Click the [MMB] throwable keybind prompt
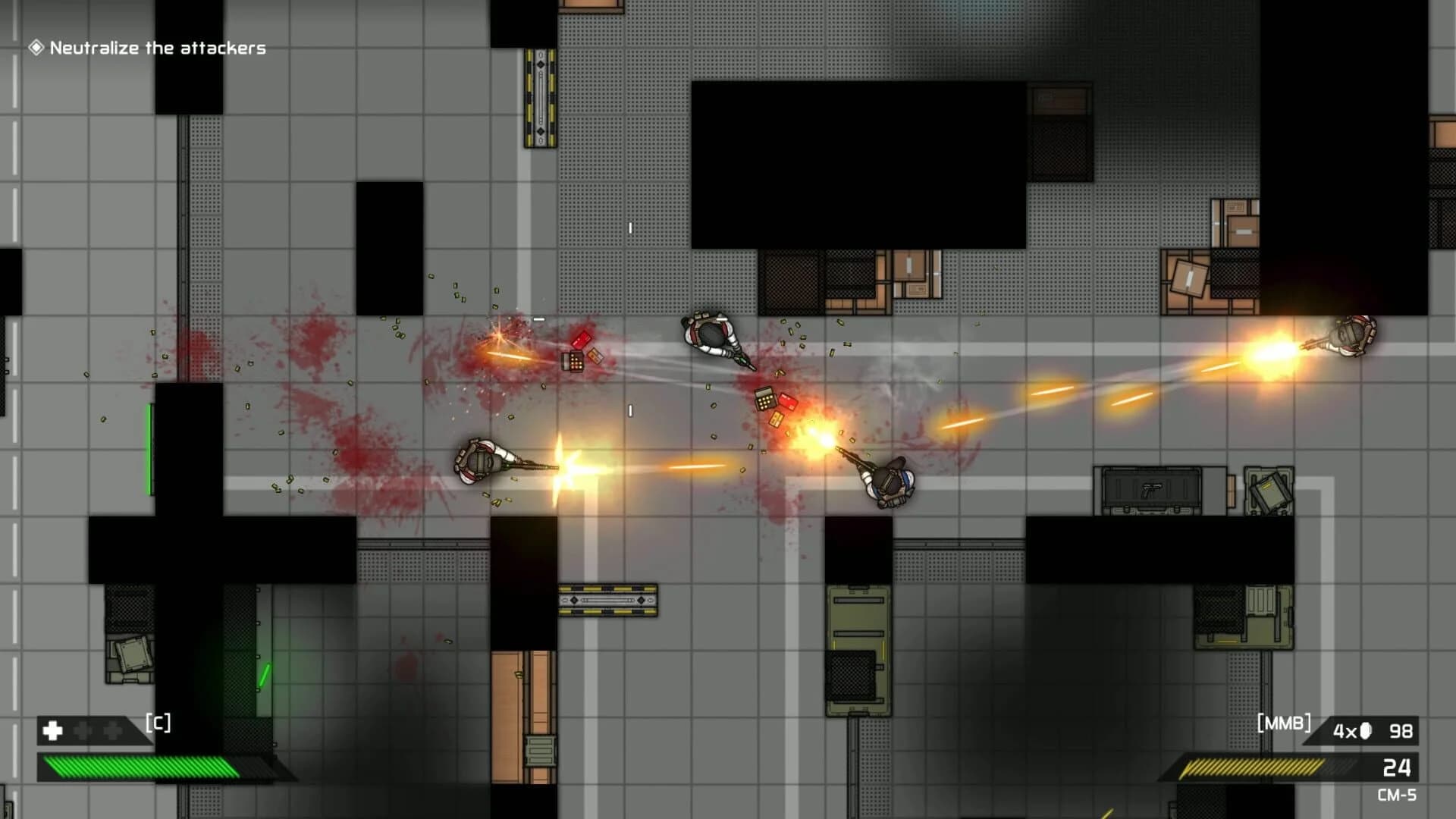Image resolution: width=1456 pixels, height=819 pixels. pyautogui.click(x=1284, y=723)
